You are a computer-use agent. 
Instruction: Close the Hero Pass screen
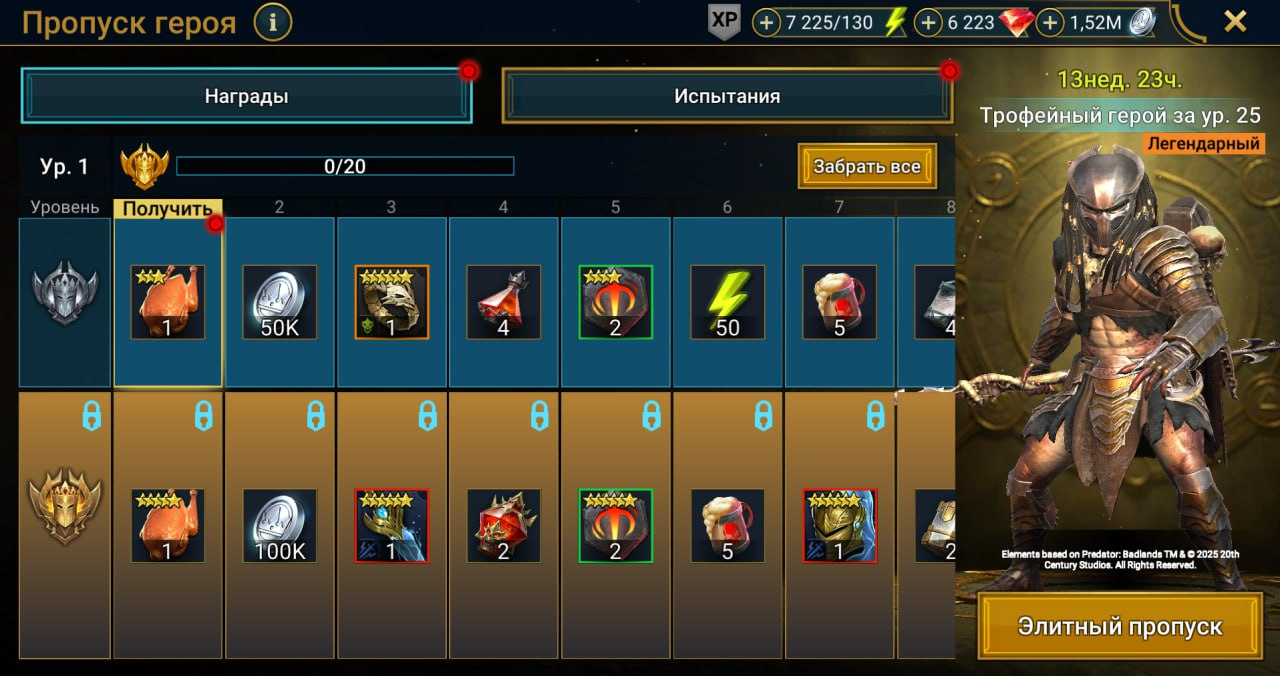1235,21
